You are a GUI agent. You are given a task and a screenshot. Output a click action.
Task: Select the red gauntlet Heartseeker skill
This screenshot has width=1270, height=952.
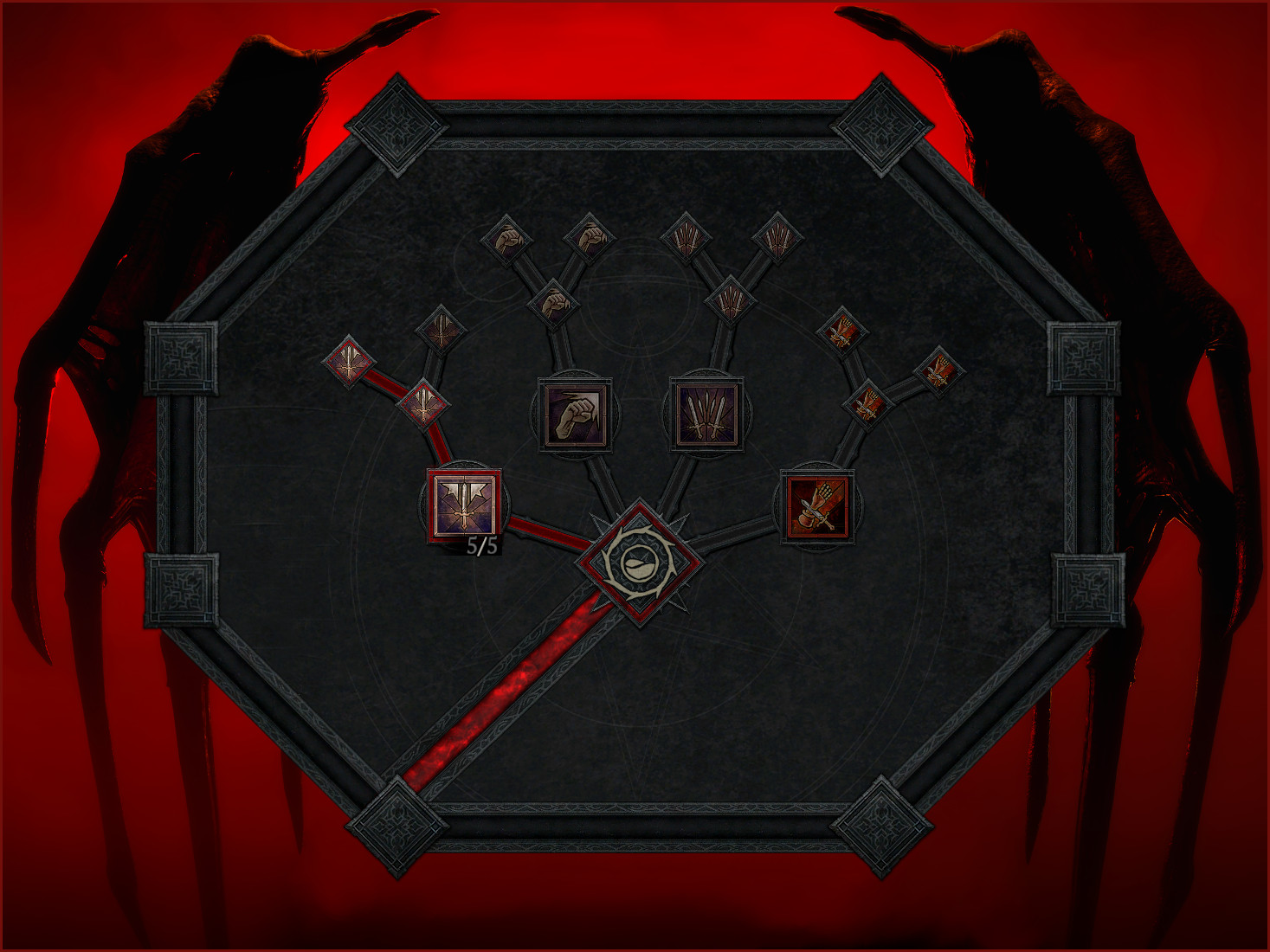[x=819, y=505]
